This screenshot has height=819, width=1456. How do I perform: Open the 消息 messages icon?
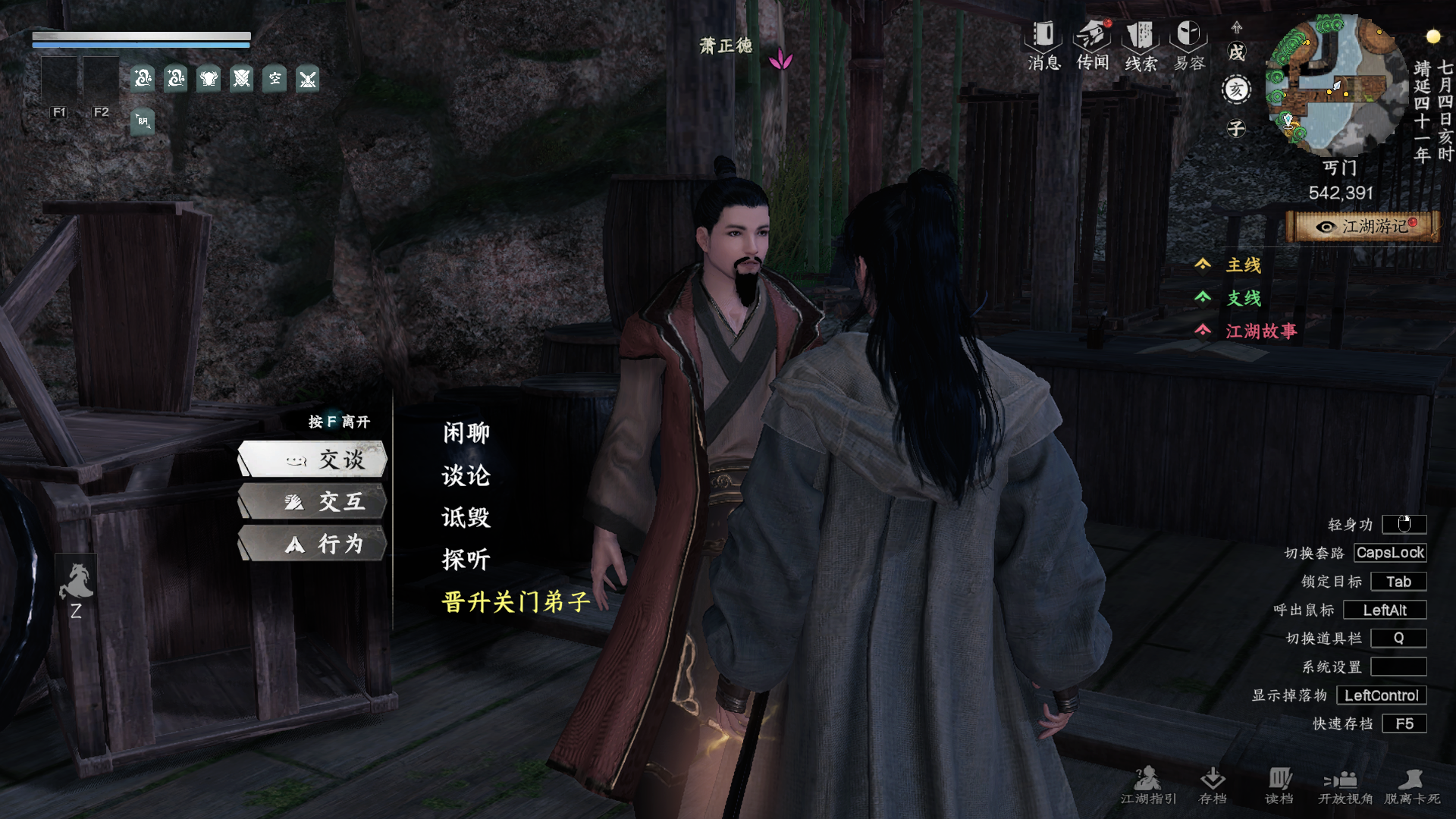click(x=1044, y=45)
